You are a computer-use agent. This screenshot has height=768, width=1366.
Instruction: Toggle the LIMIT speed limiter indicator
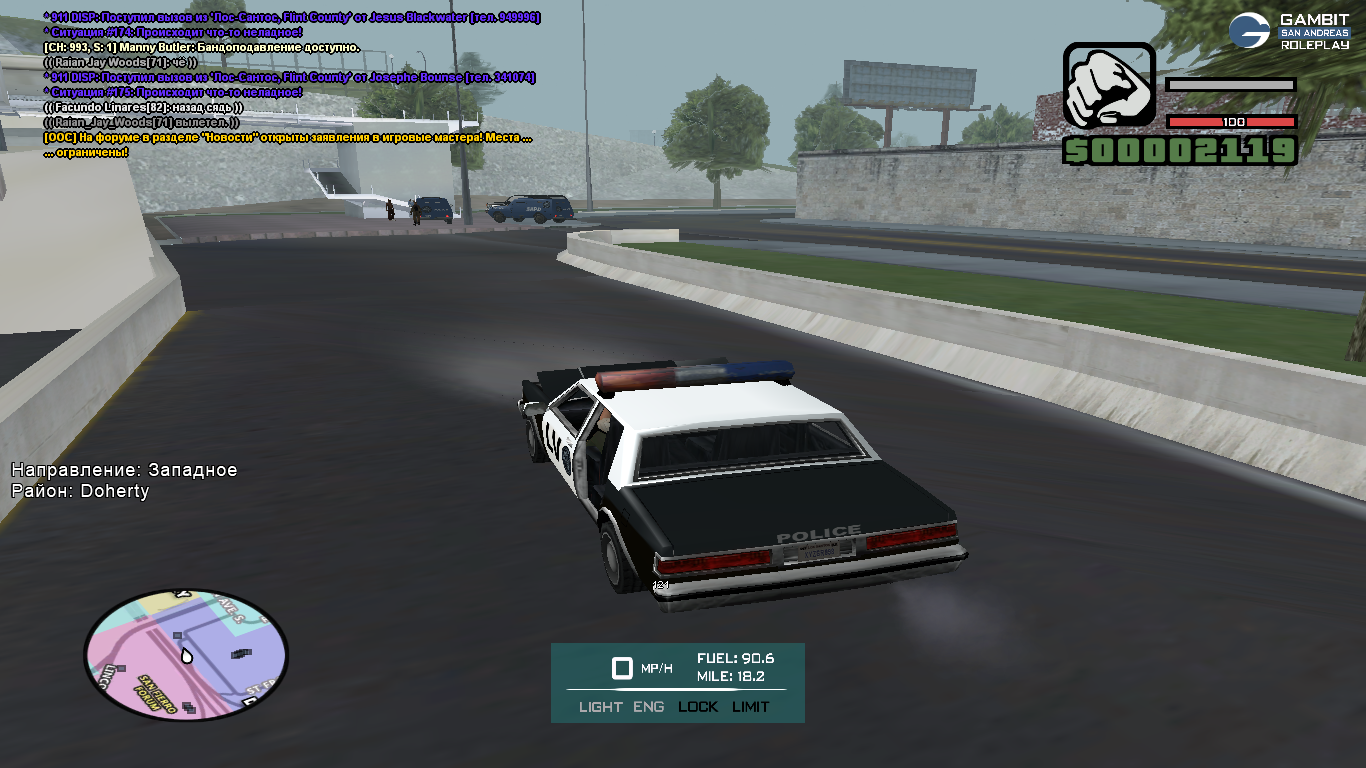(x=751, y=707)
